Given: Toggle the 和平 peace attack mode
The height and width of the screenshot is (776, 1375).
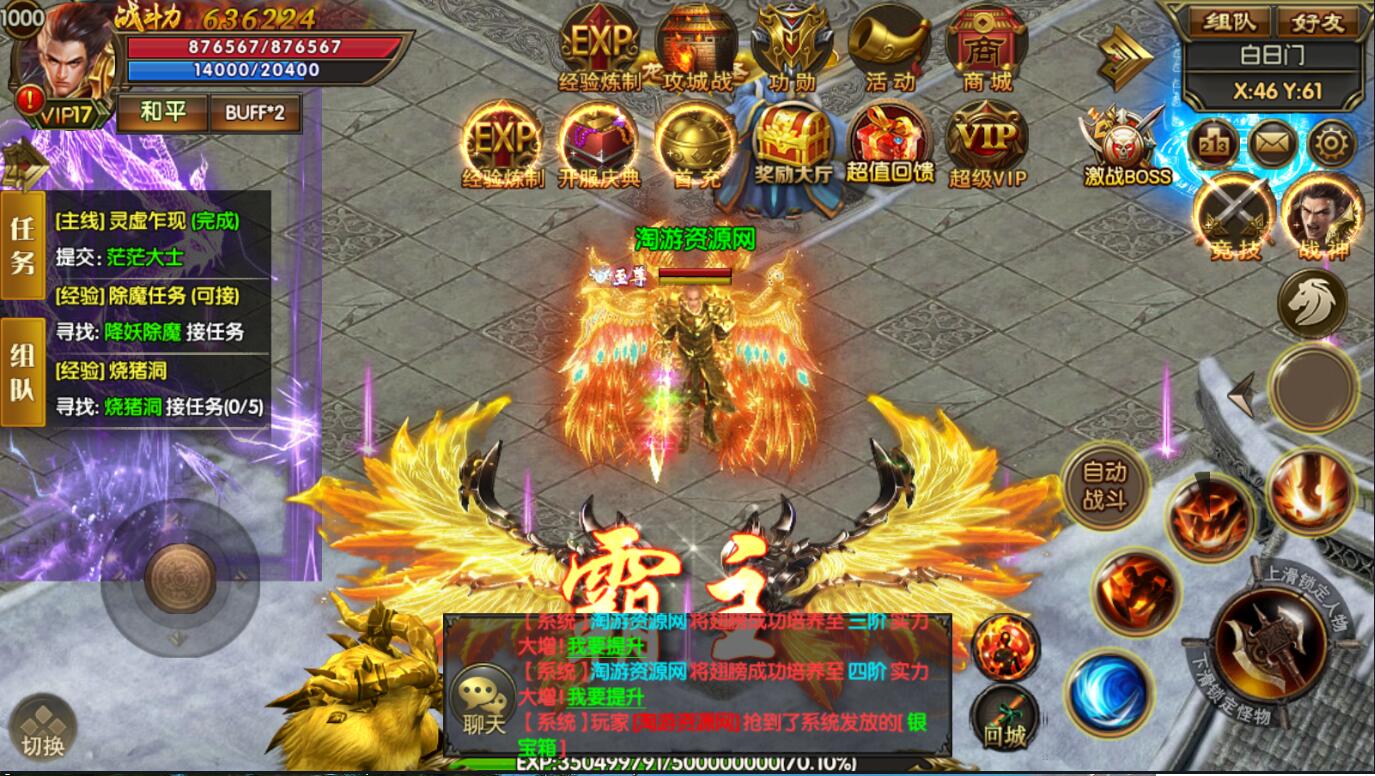Looking at the screenshot, I should pos(162,113).
